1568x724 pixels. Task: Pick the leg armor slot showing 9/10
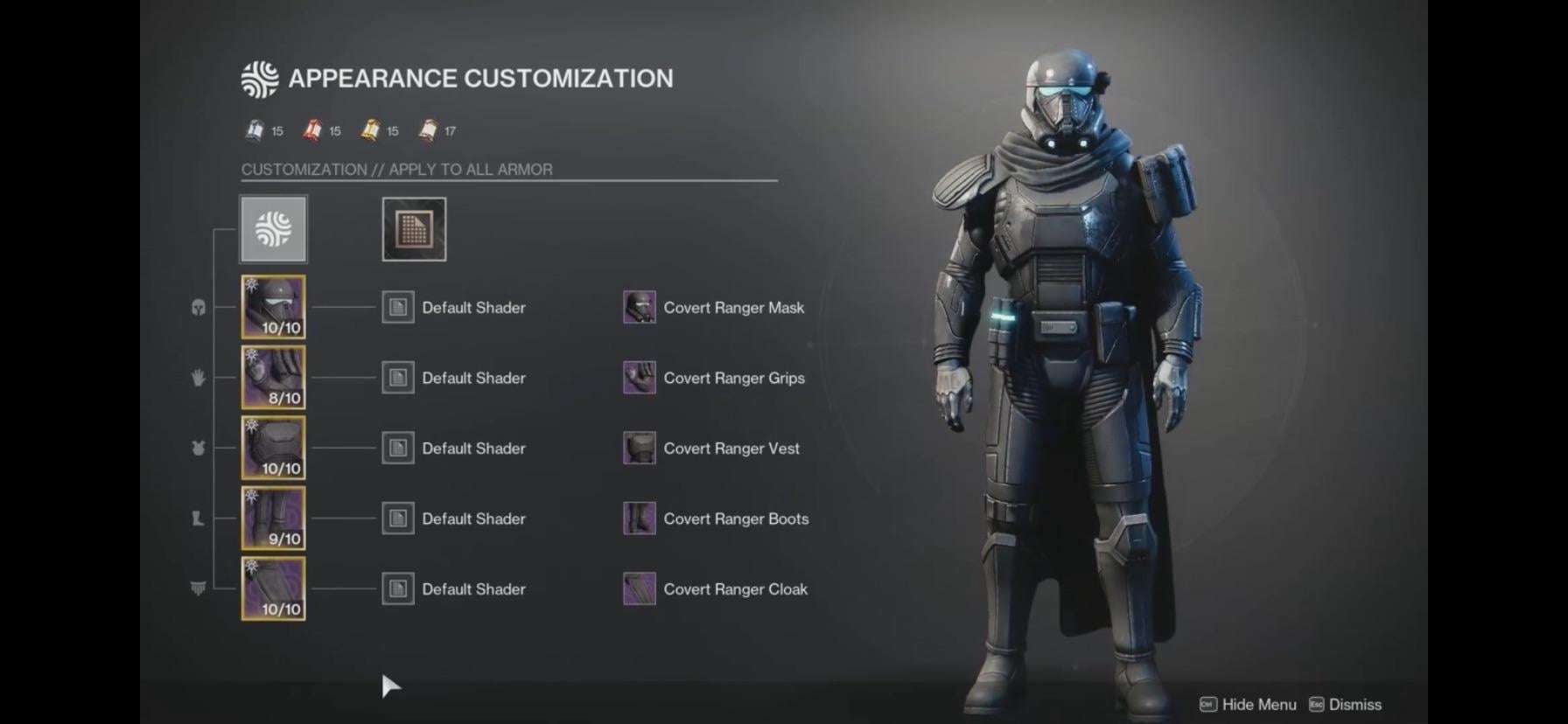point(274,519)
